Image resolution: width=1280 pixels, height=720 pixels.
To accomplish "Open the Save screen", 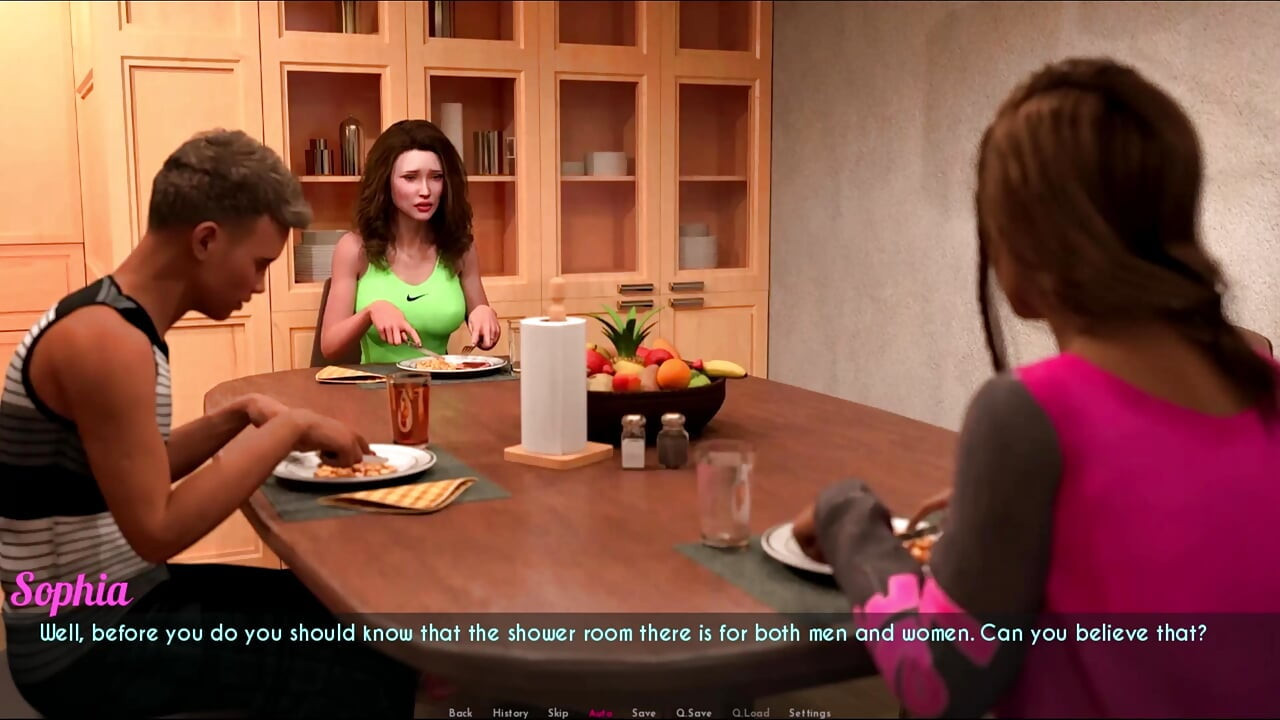I will click(643, 712).
